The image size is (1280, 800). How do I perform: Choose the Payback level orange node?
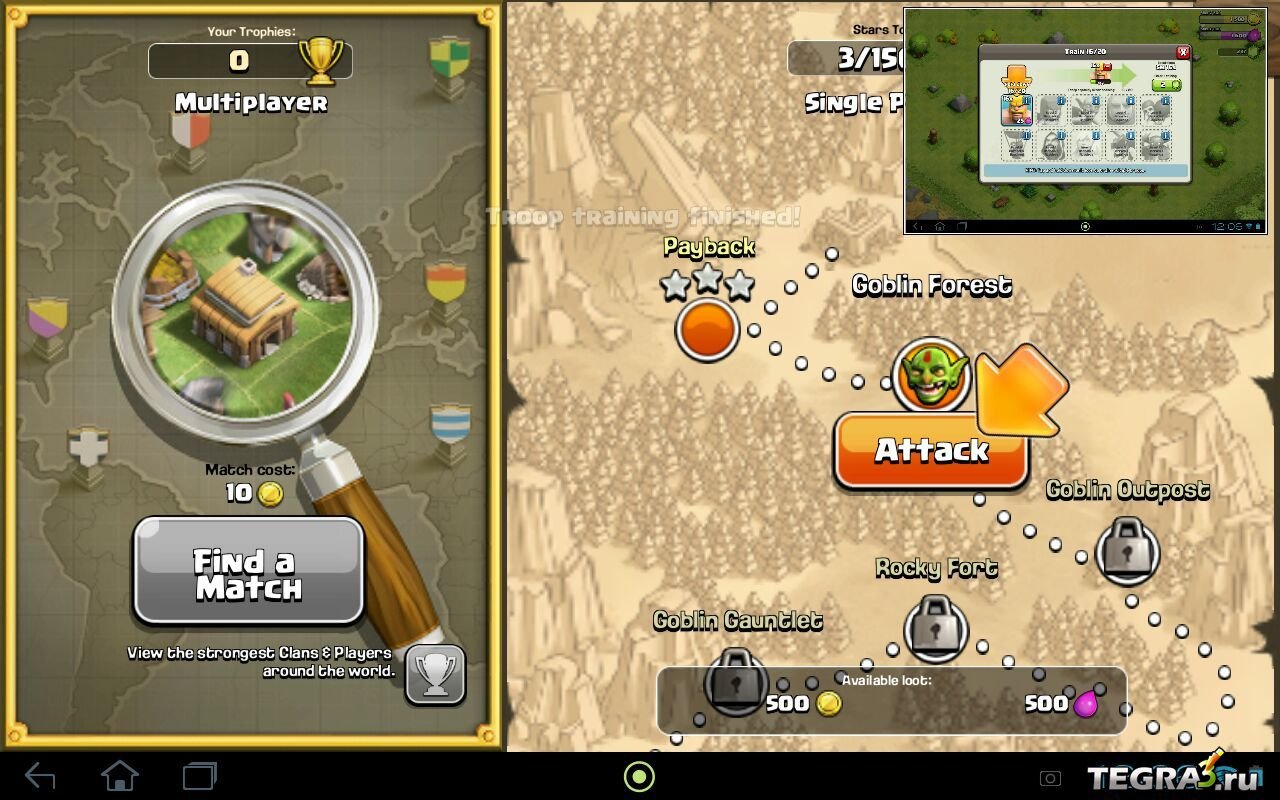(707, 331)
